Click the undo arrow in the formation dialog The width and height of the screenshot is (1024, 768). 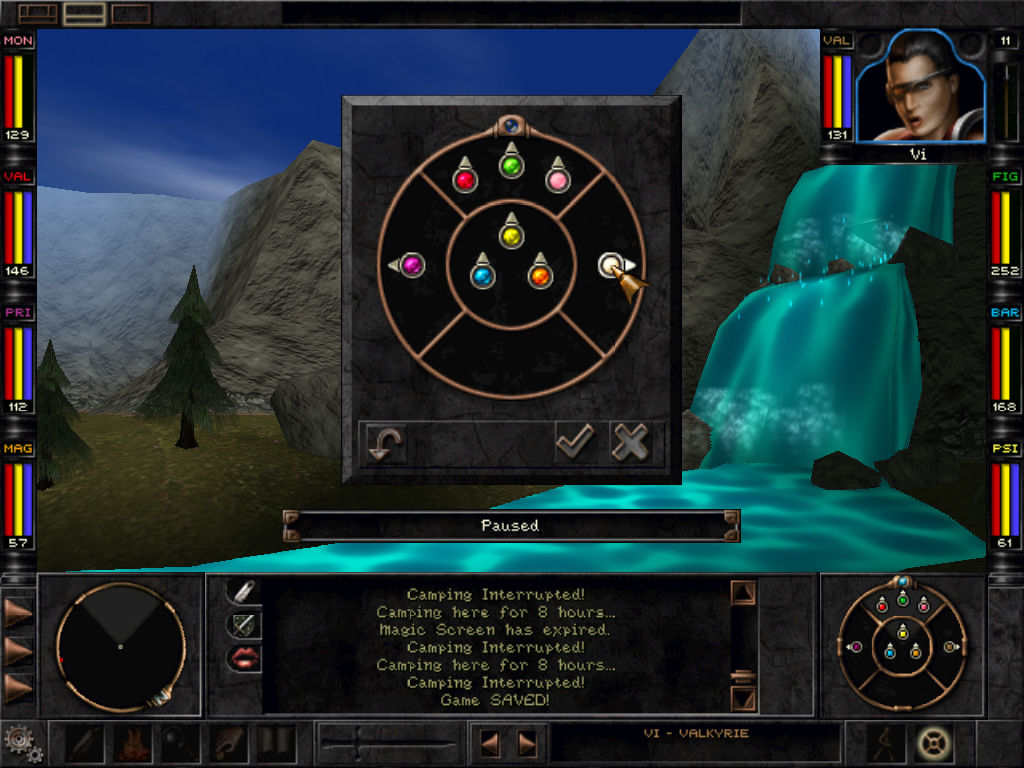point(383,443)
